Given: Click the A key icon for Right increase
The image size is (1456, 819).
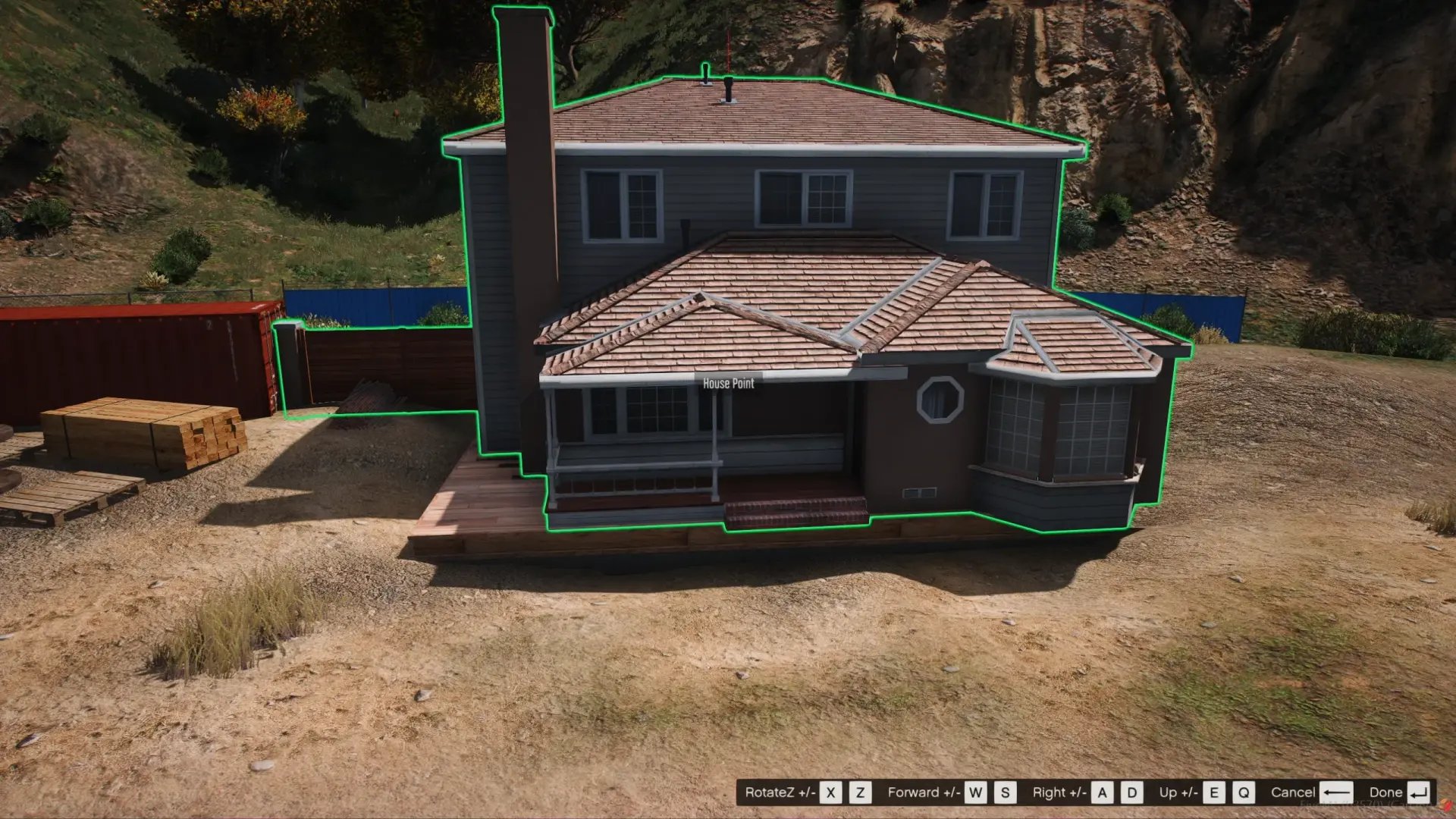Looking at the screenshot, I should click(1103, 792).
